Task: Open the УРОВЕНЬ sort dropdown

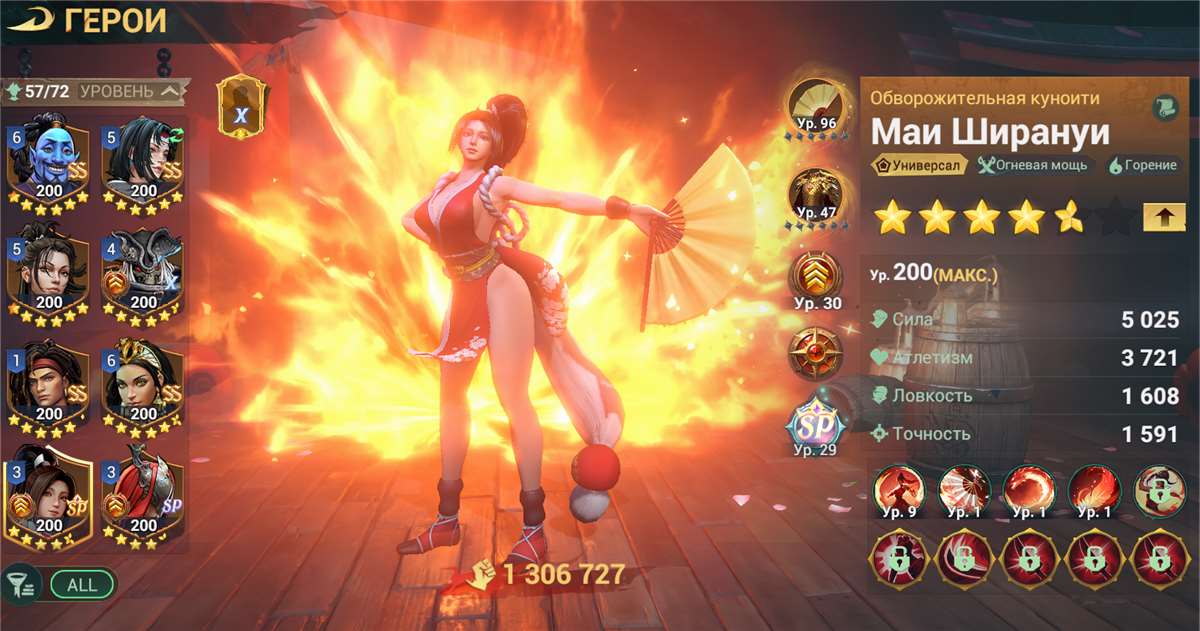Action: [x=131, y=92]
